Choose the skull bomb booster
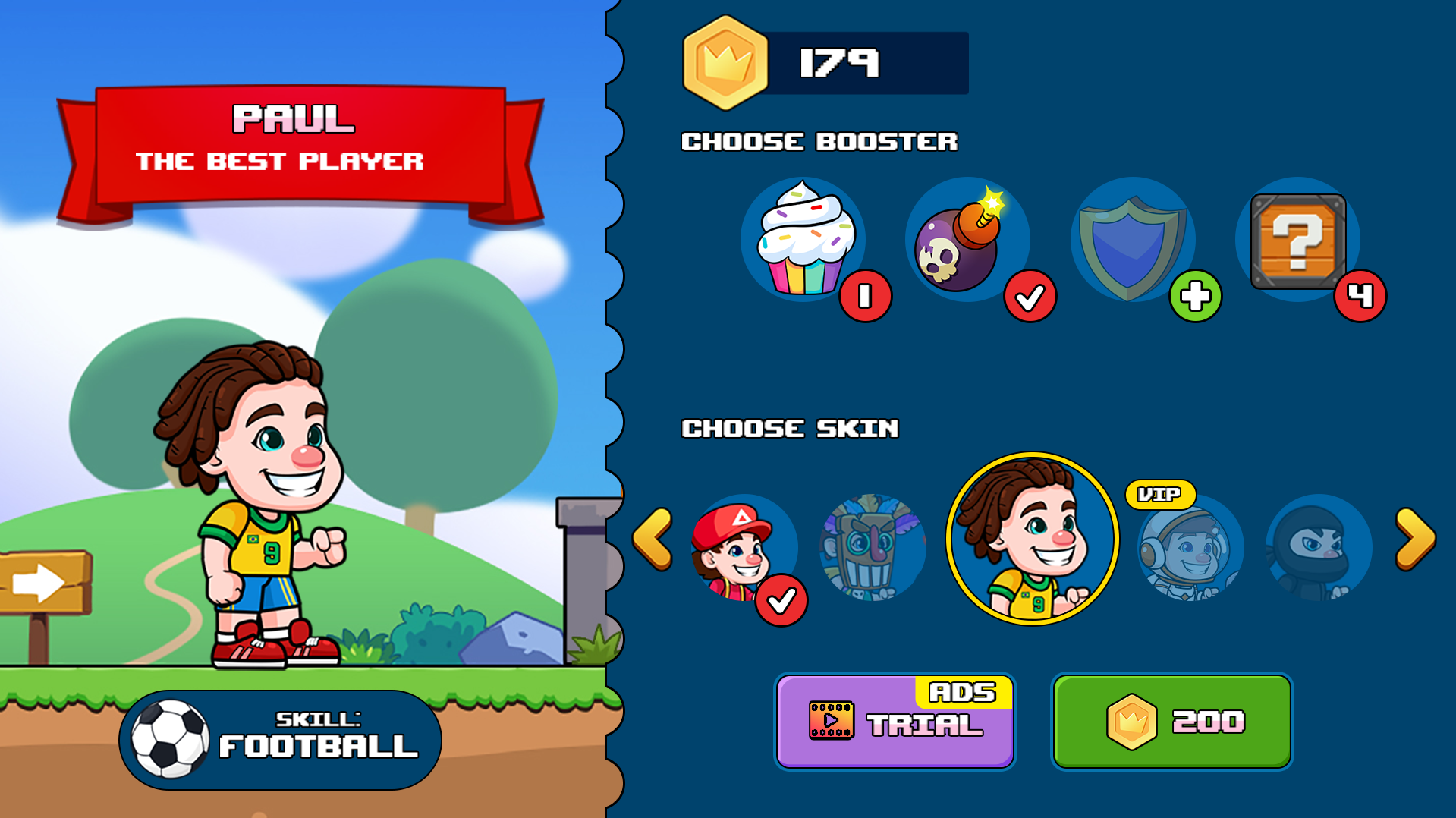This screenshot has width=1456, height=818. pos(965,239)
